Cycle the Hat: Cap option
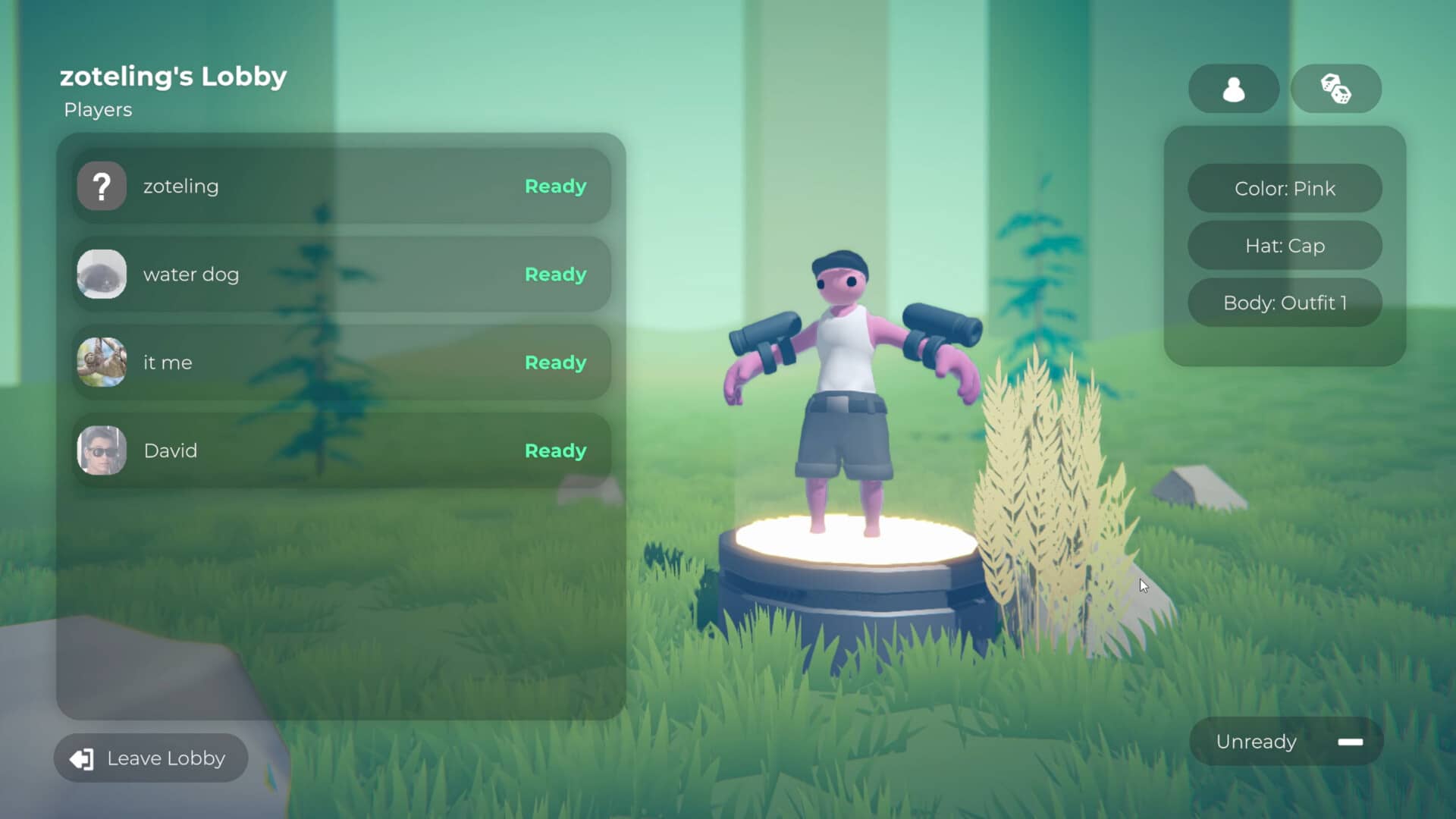This screenshot has width=1456, height=819. [1285, 245]
